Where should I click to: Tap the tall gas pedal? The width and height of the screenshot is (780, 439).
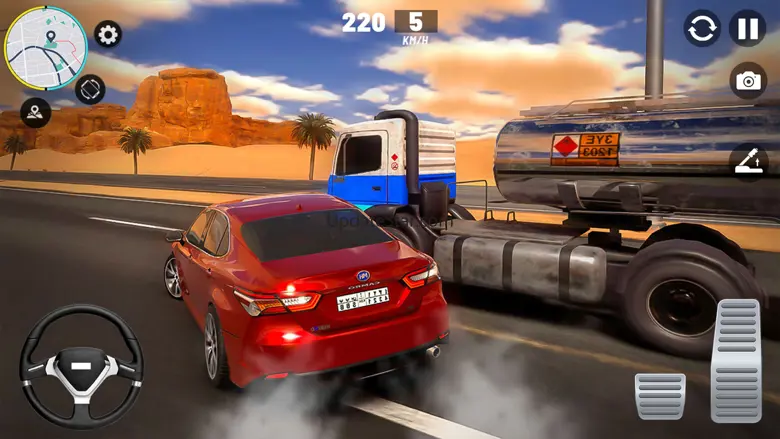point(736,360)
